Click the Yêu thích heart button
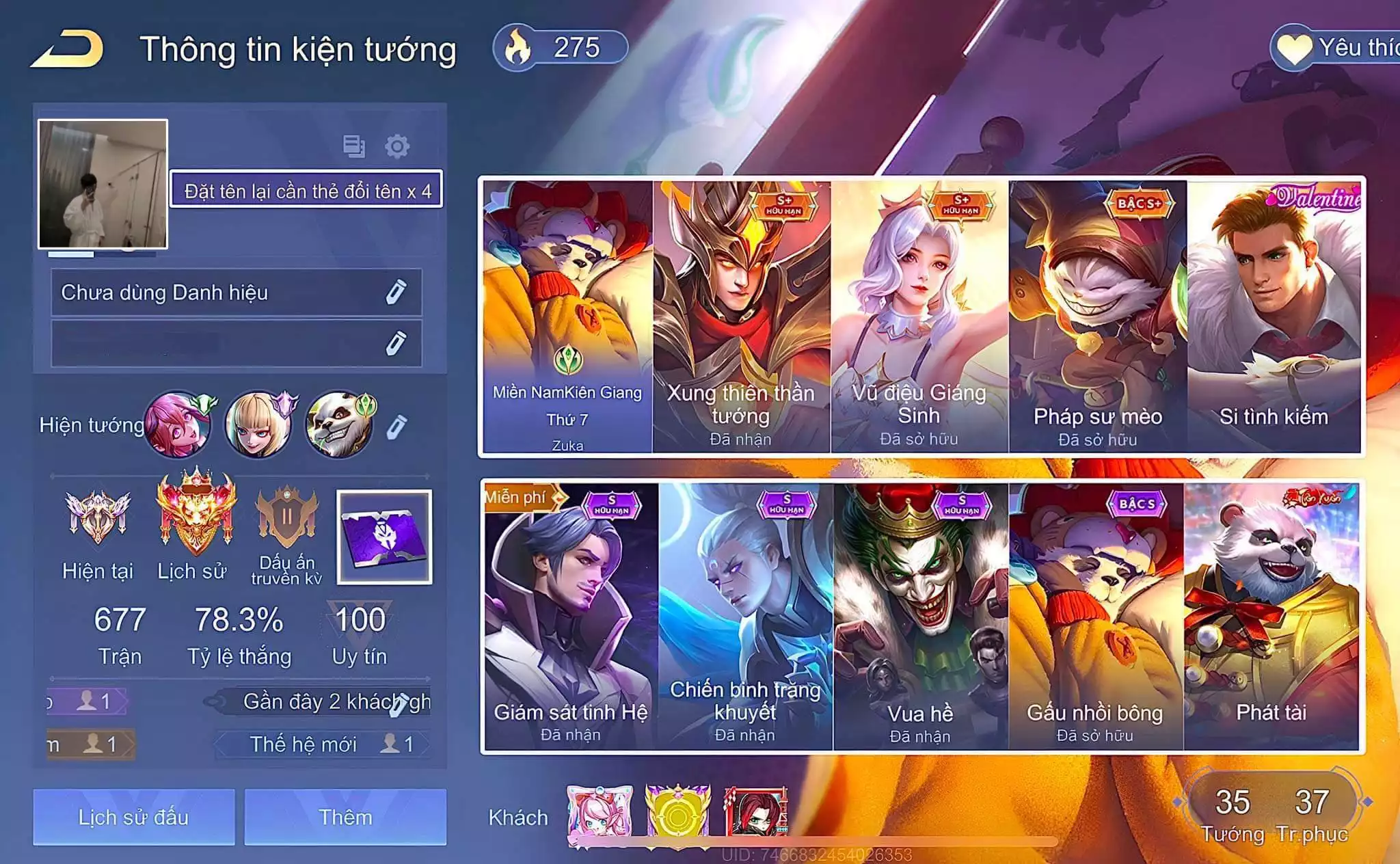This screenshot has height=864, width=1400. (1333, 48)
